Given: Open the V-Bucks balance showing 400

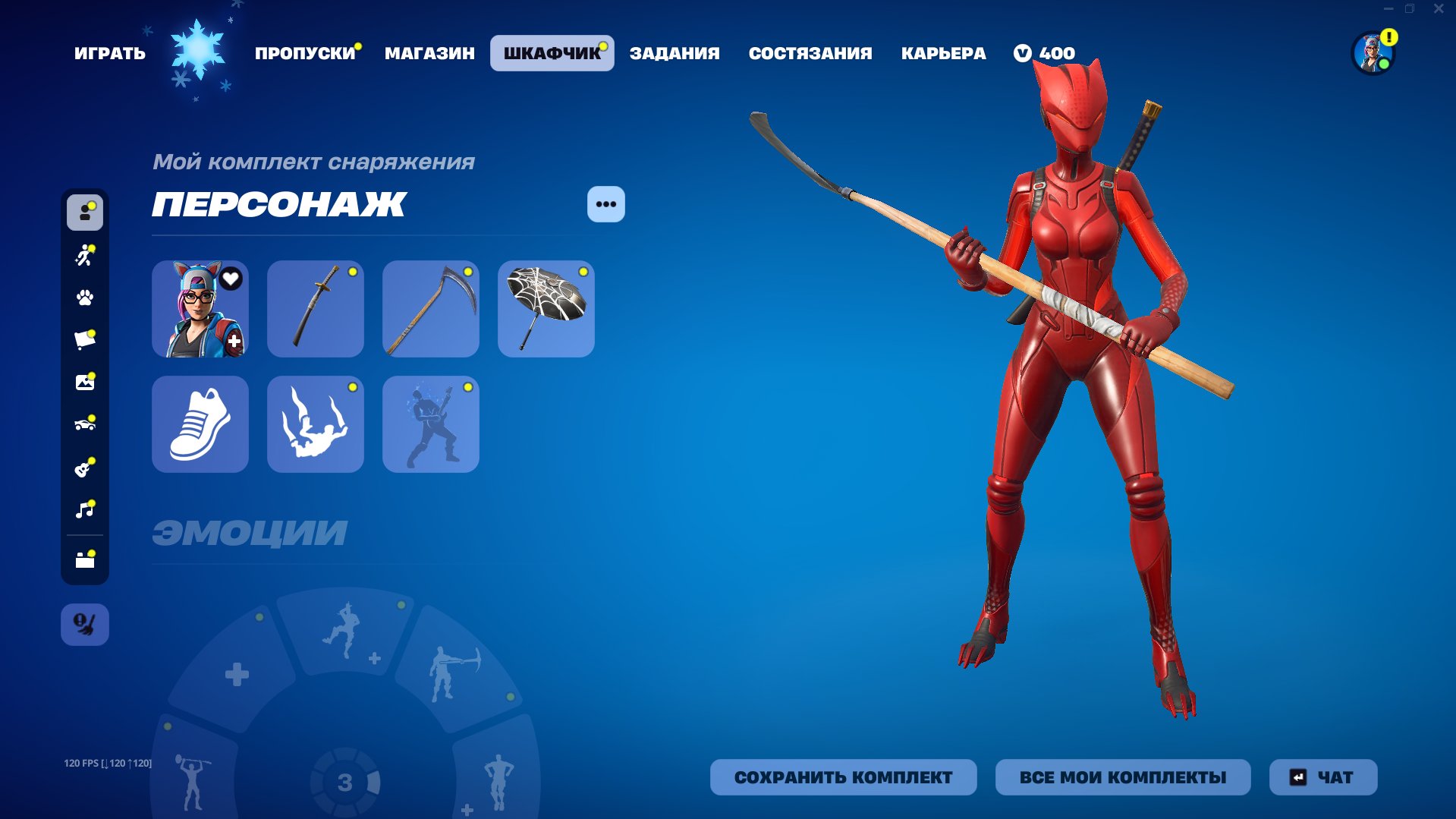Looking at the screenshot, I should [x=1044, y=52].
